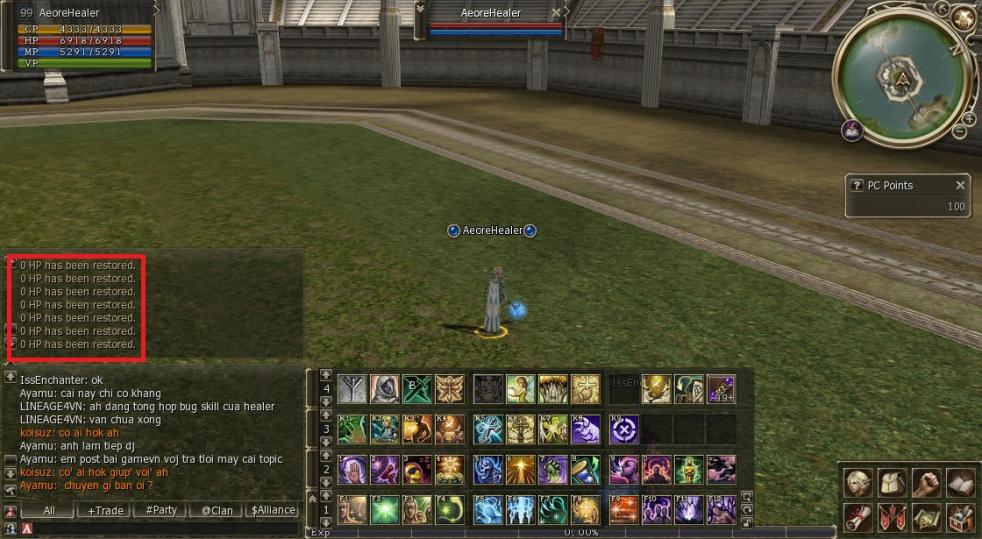Zoom out the minimap with the minus button

tap(957, 131)
